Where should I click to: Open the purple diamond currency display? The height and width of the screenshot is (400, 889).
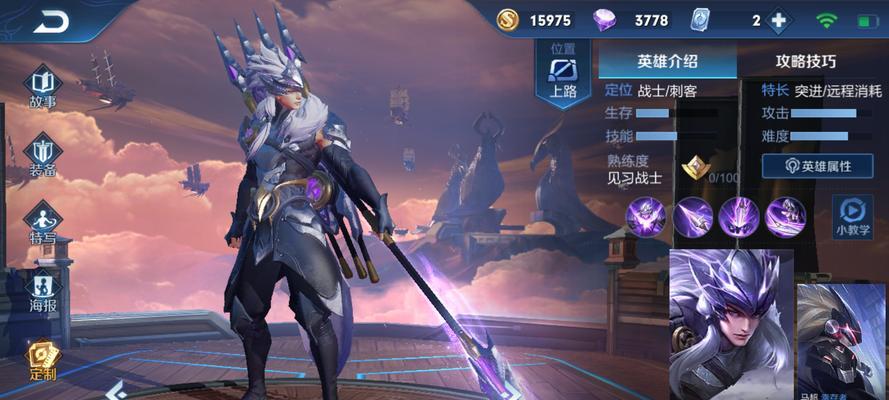tap(632, 21)
